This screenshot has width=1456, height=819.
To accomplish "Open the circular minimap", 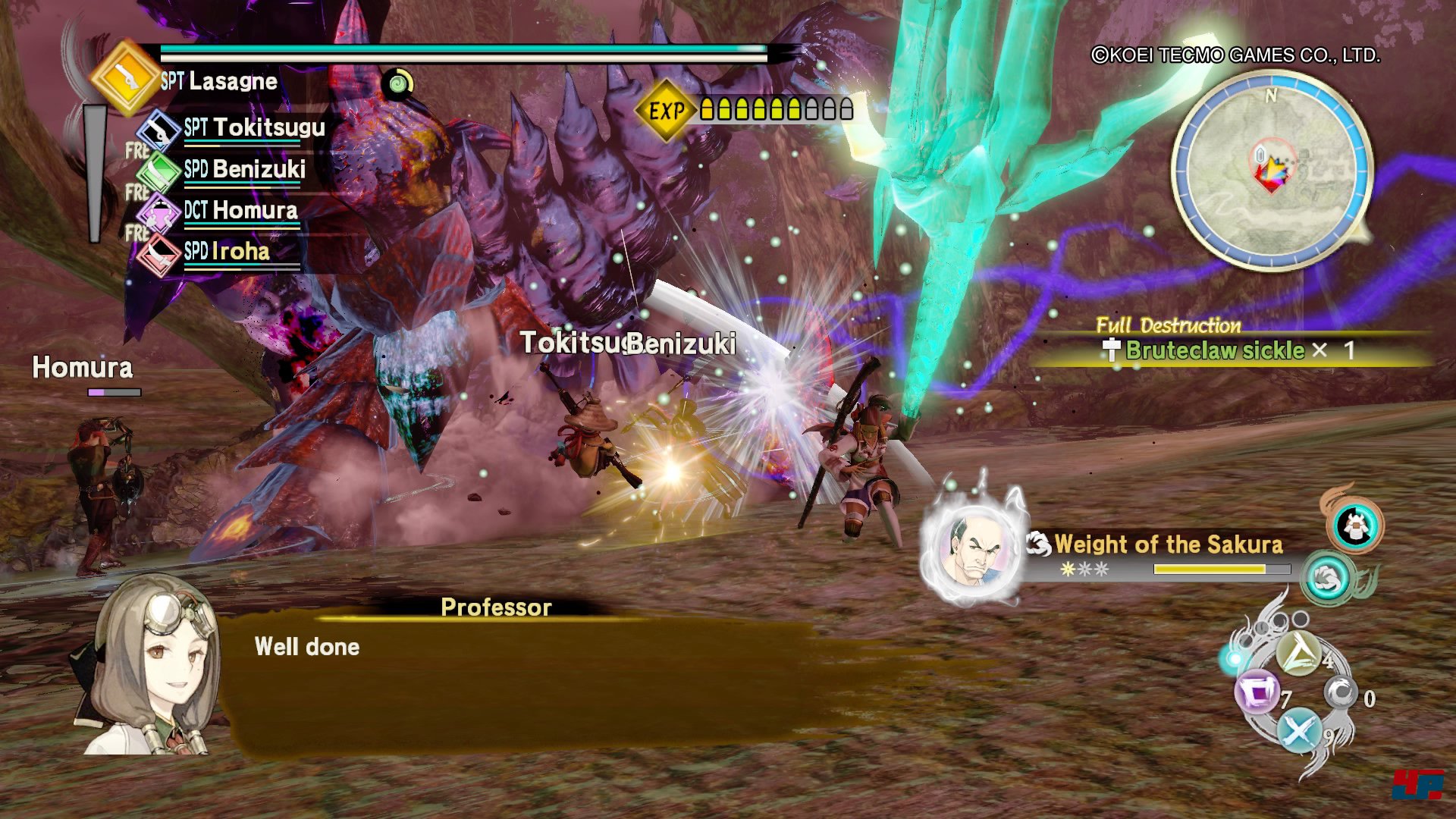I will pyautogui.click(x=1272, y=171).
